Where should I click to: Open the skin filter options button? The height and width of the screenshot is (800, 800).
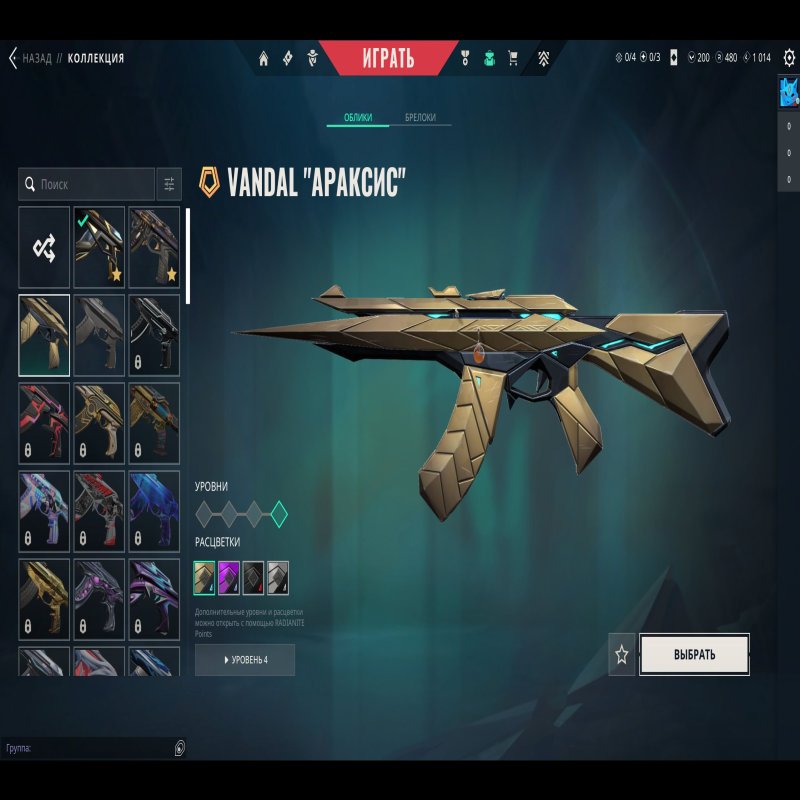[x=169, y=185]
